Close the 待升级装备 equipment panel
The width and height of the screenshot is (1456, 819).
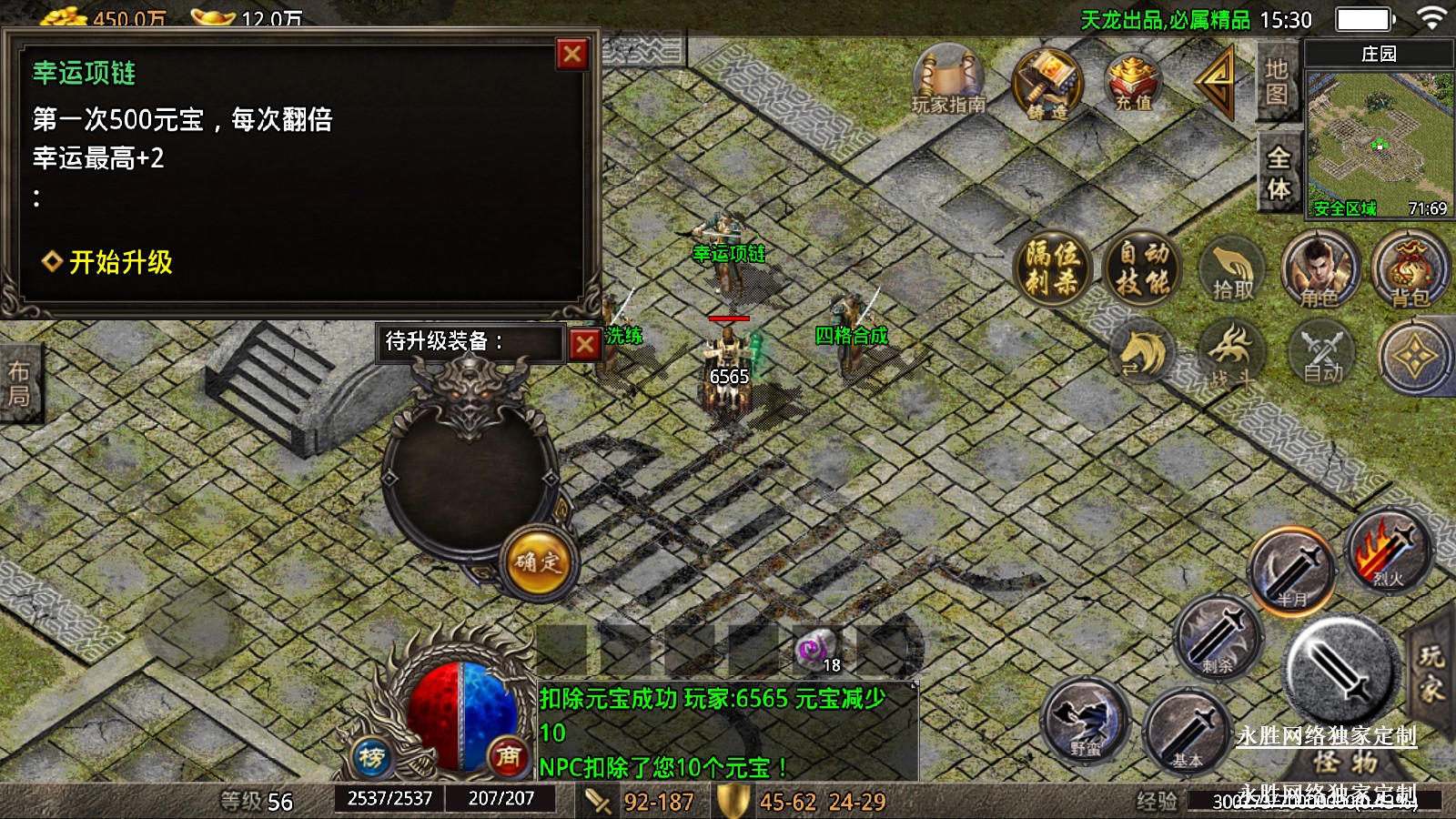585,344
